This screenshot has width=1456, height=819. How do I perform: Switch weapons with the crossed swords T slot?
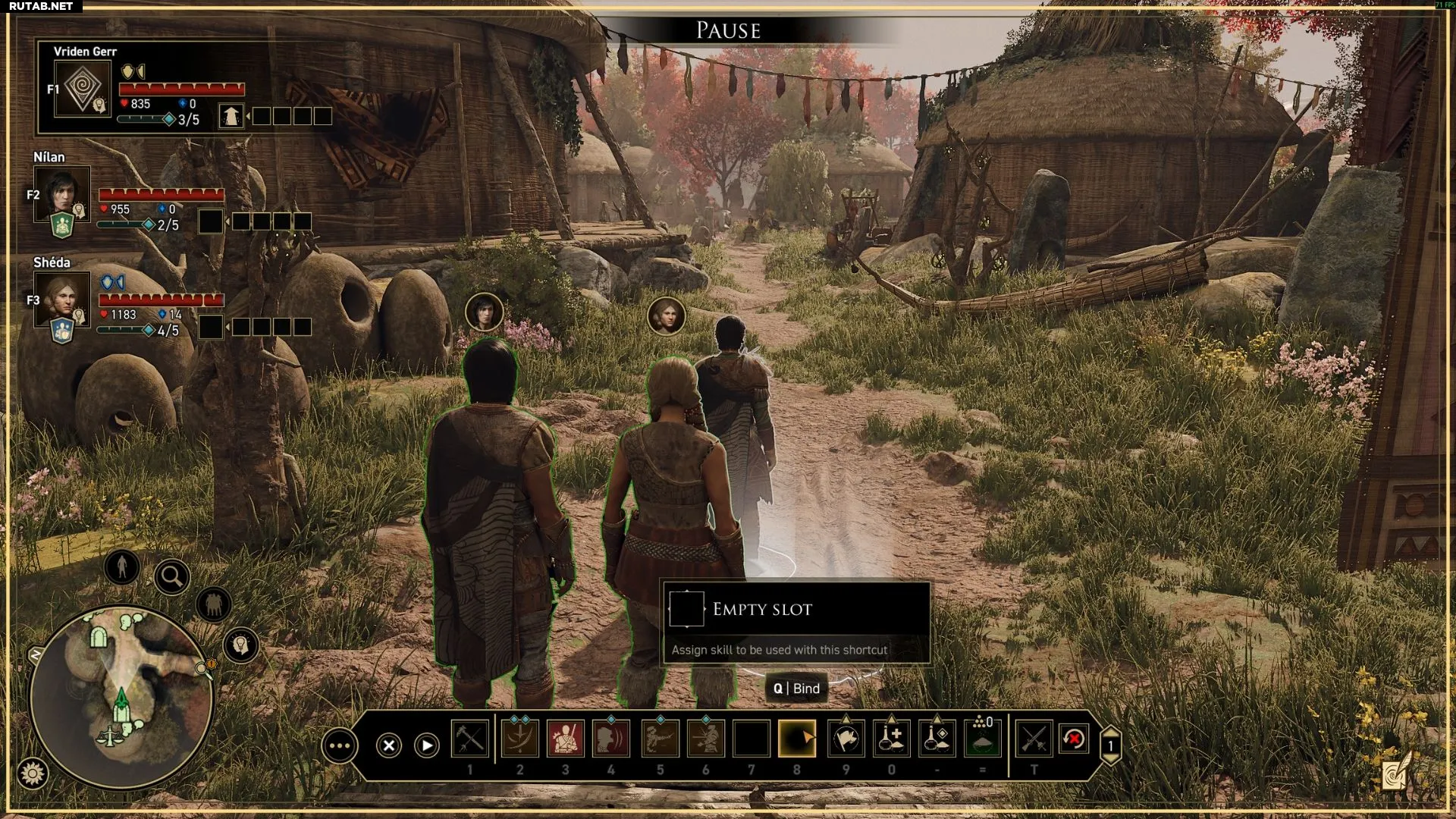pos(1034,739)
